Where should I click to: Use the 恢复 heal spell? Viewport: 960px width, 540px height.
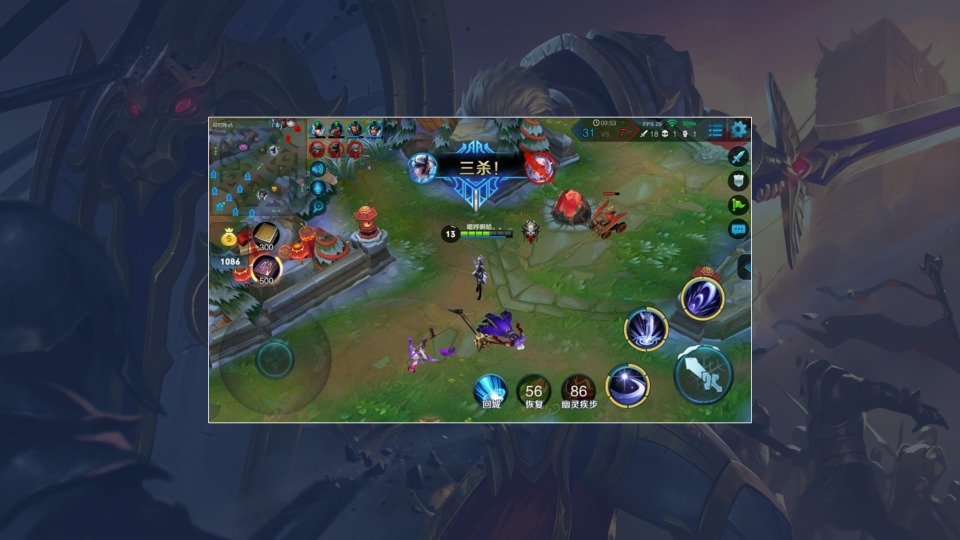[x=533, y=390]
